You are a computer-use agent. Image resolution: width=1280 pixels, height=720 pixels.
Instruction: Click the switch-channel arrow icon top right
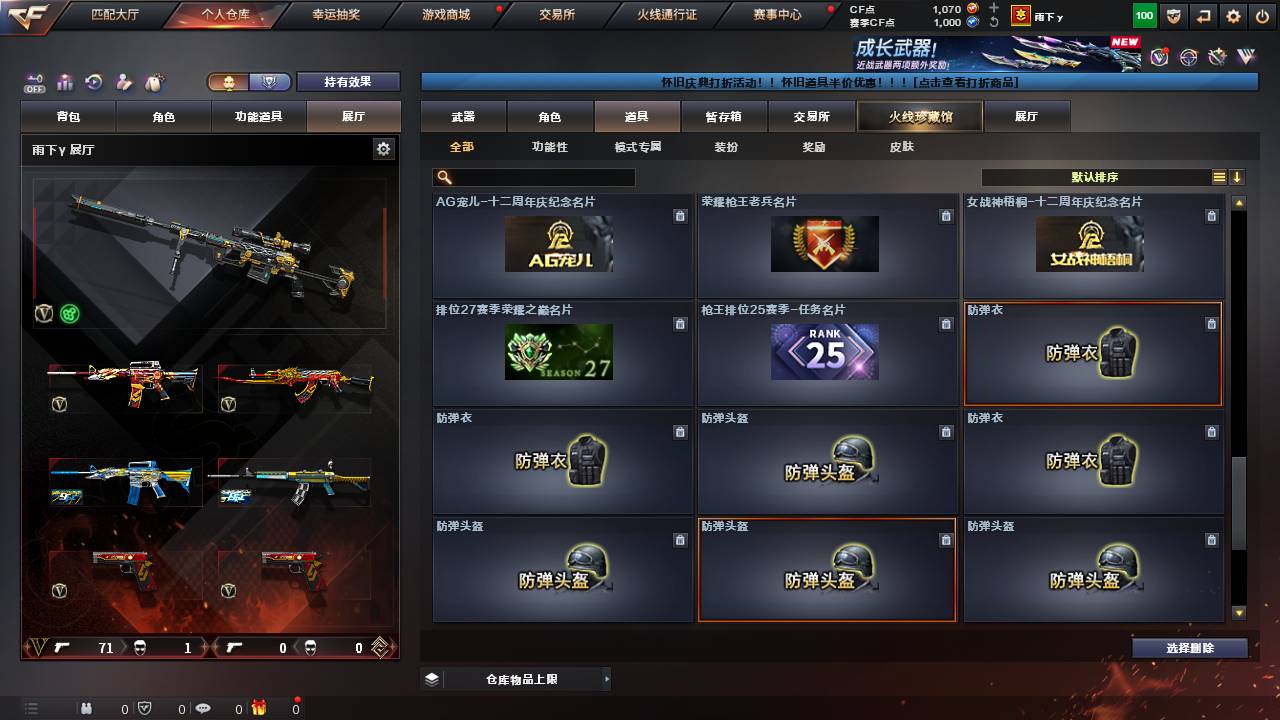click(1202, 16)
